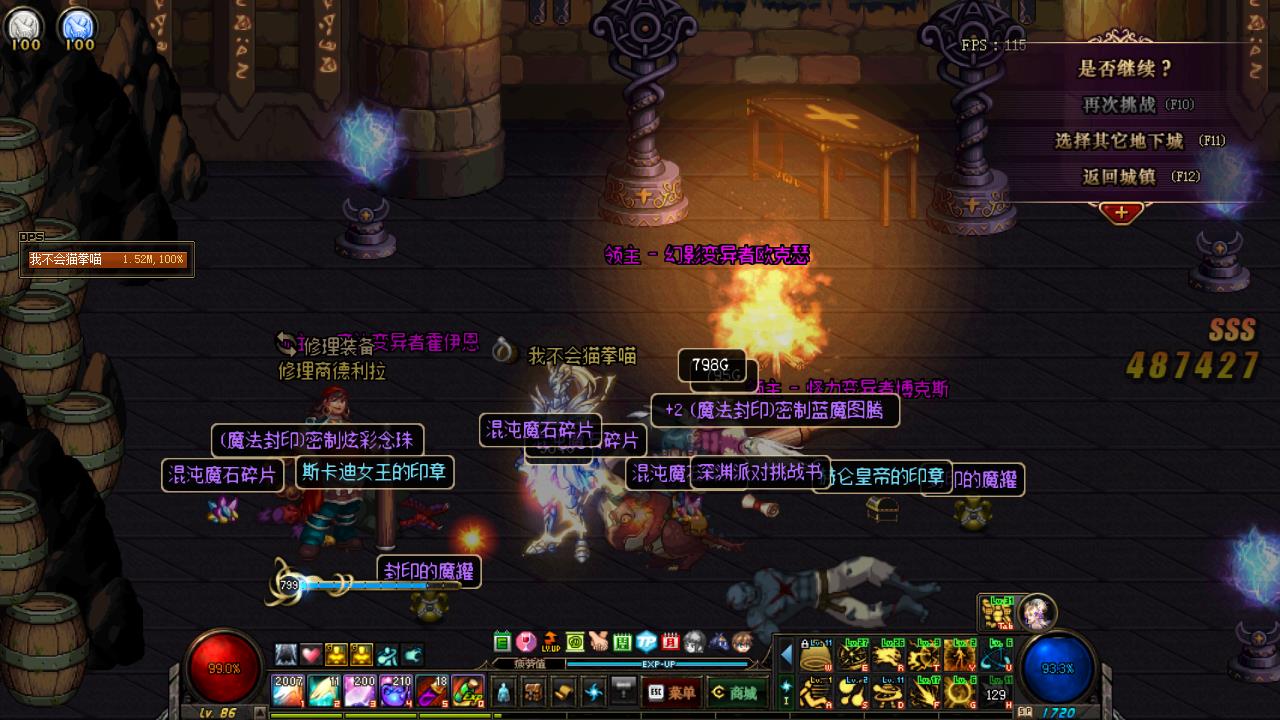1280x720 pixels.
Task: Open the character info silhouette icon
Action: pyautogui.click(x=502, y=691)
